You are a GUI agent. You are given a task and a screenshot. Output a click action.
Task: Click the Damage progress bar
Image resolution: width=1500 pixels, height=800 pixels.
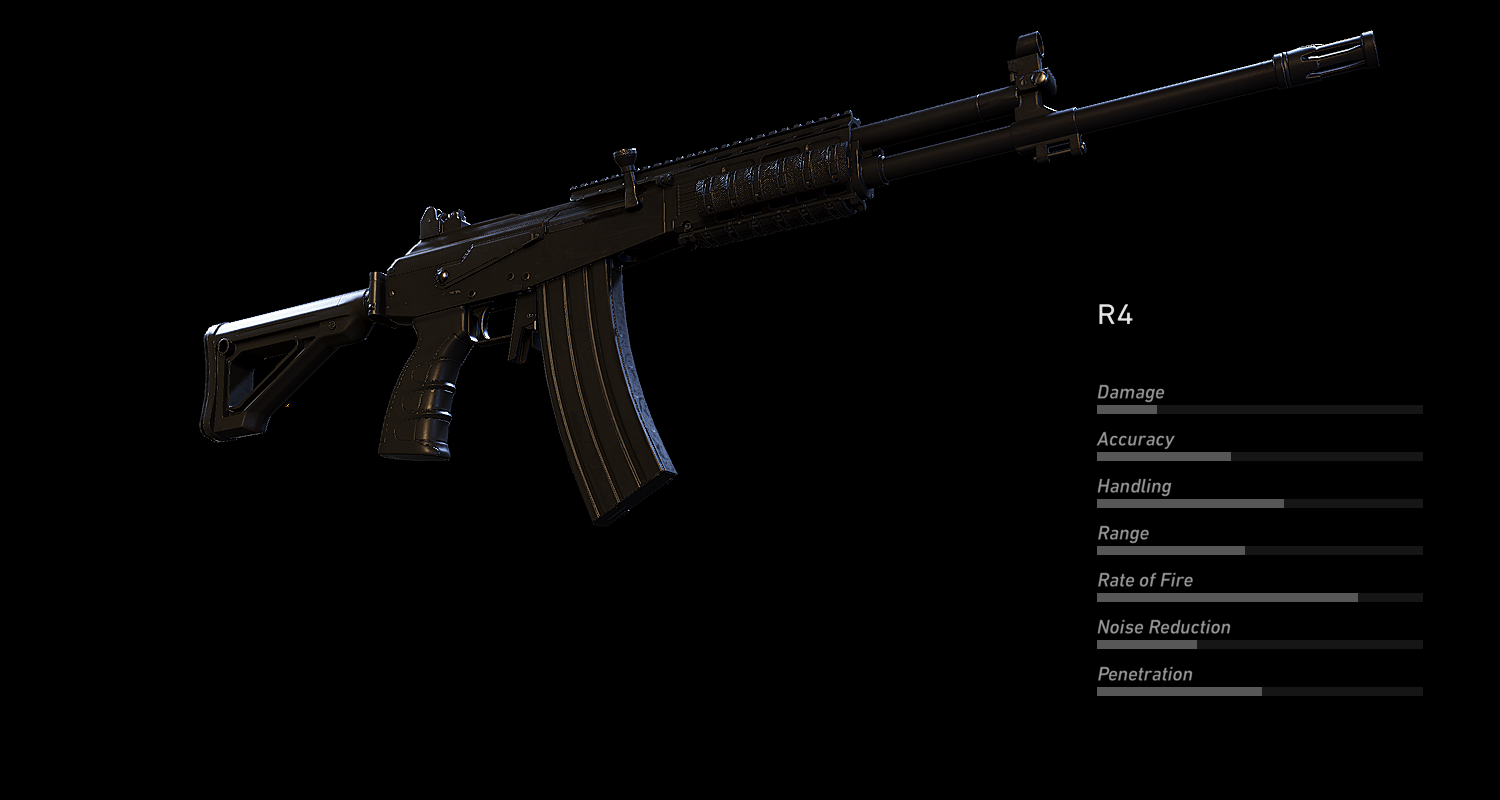1260,409
